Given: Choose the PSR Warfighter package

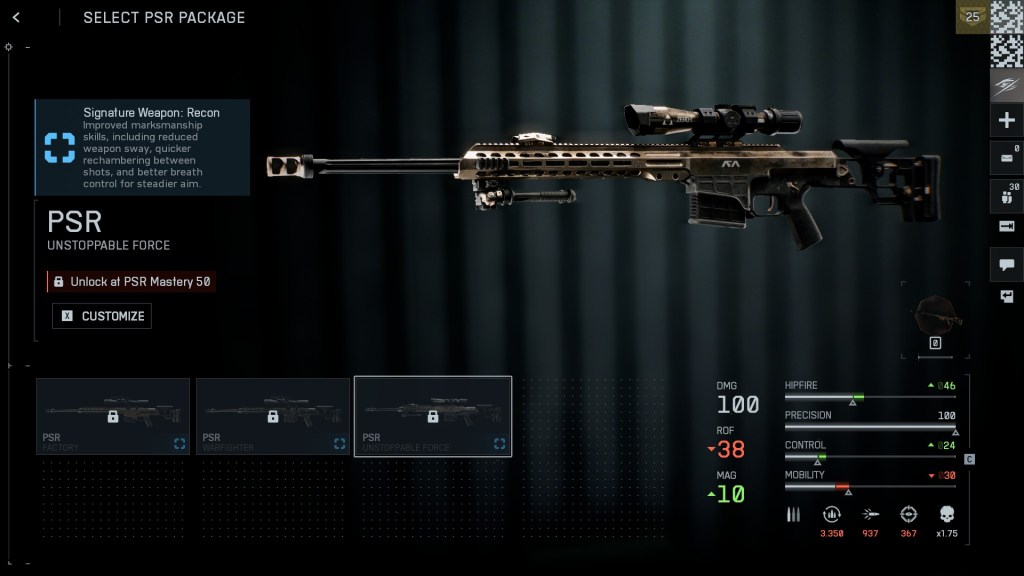Looking at the screenshot, I should (x=273, y=416).
